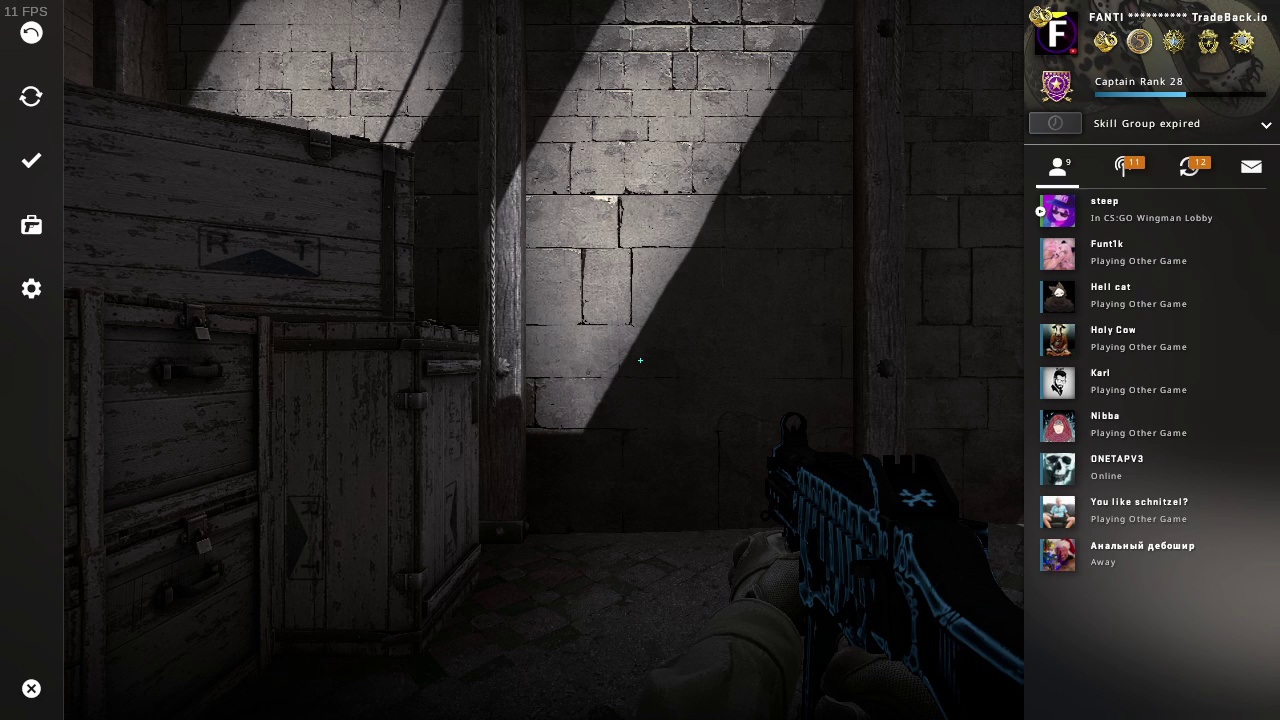Viewport: 1280px width, 720px height.
Task: Expand the Skill Group expired dropdown chevron
Action: pyautogui.click(x=1266, y=124)
